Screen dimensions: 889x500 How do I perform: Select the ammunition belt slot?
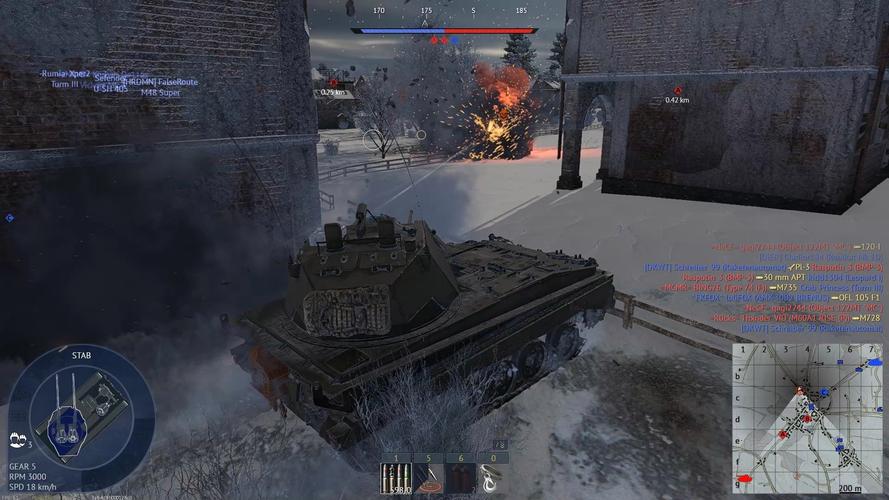pyautogui.click(x=396, y=478)
